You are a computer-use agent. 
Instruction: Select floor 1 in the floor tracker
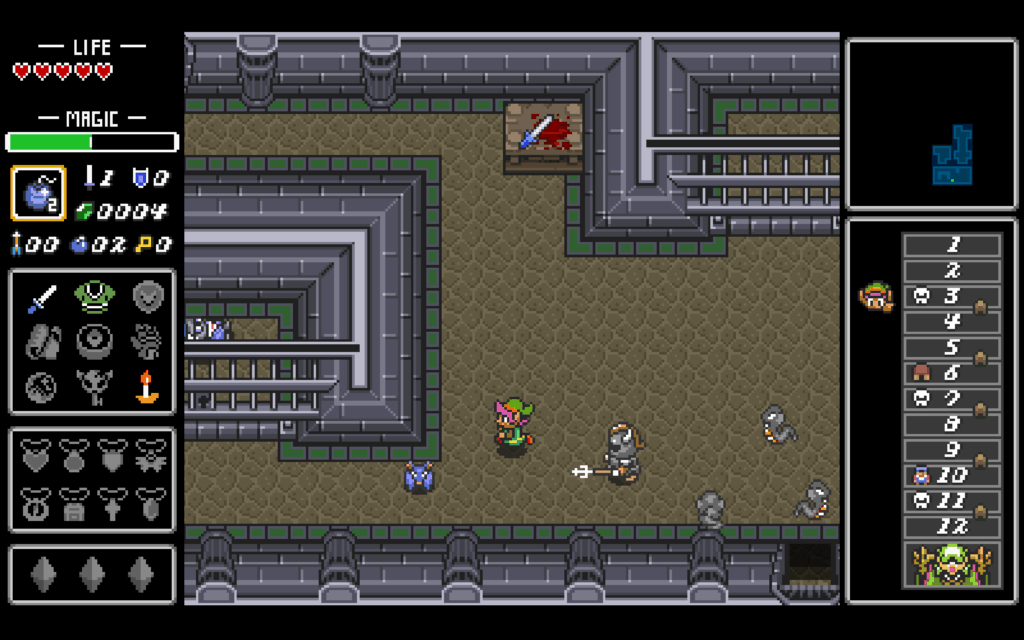pyautogui.click(x=952, y=245)
